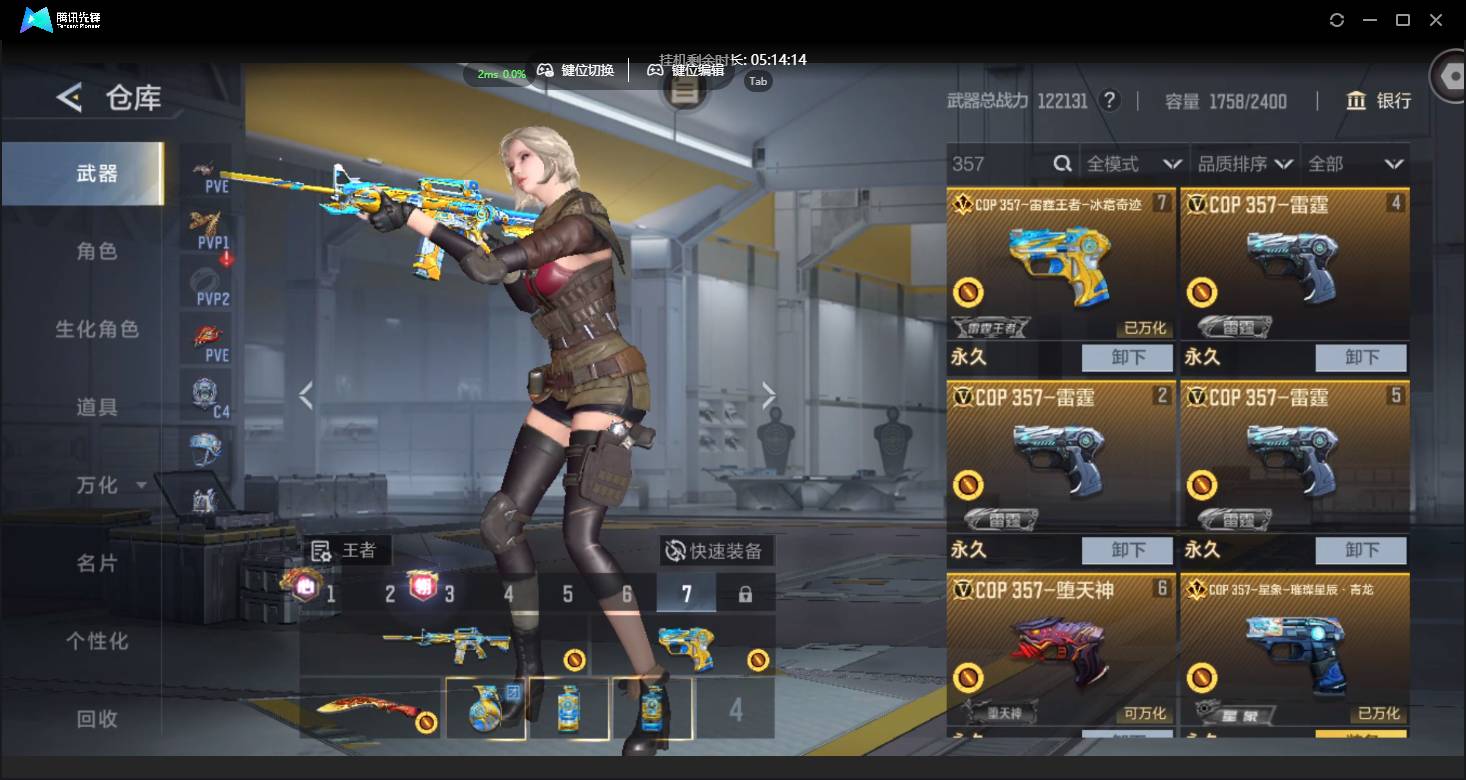Switch to the 个性化 personalization tab

pyautogui.click(x=97, y=641)
